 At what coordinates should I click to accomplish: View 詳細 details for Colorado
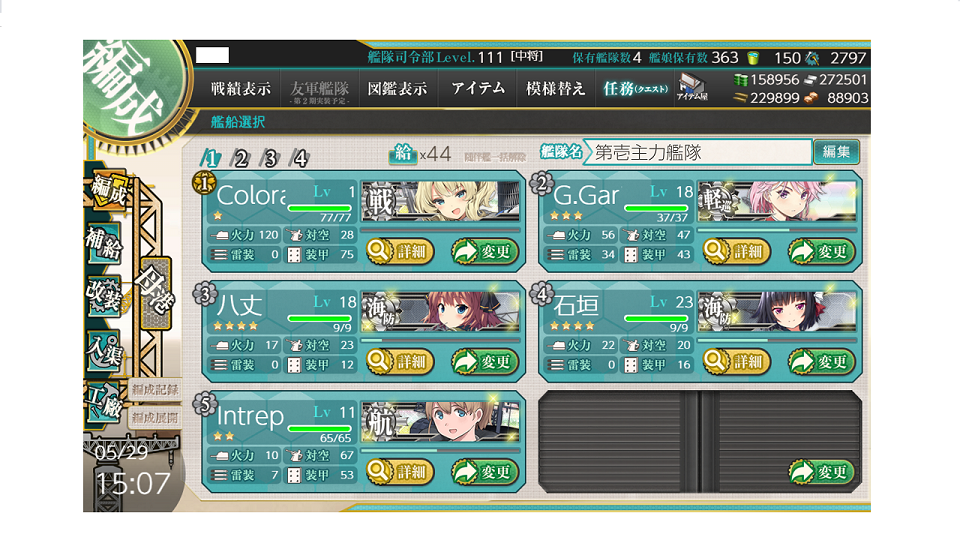tap(400, 251)
